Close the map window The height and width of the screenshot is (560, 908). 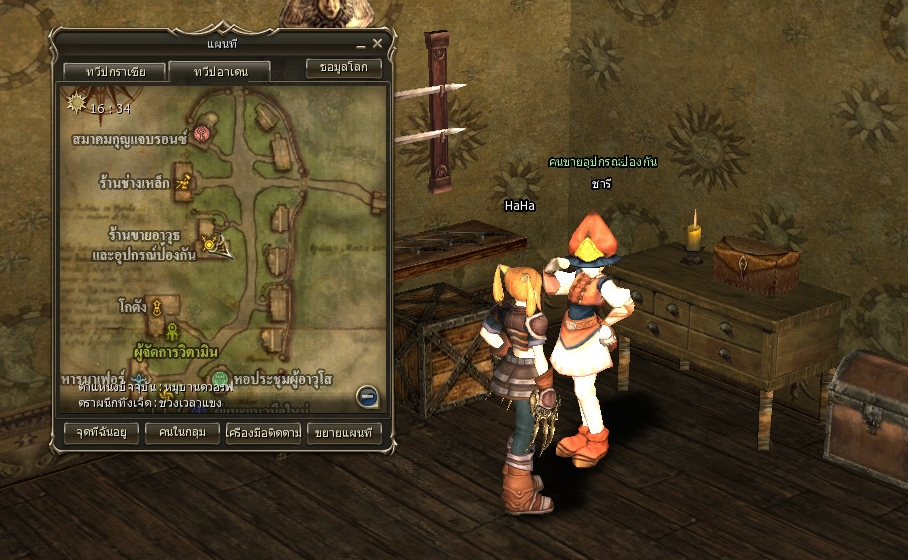377,44
